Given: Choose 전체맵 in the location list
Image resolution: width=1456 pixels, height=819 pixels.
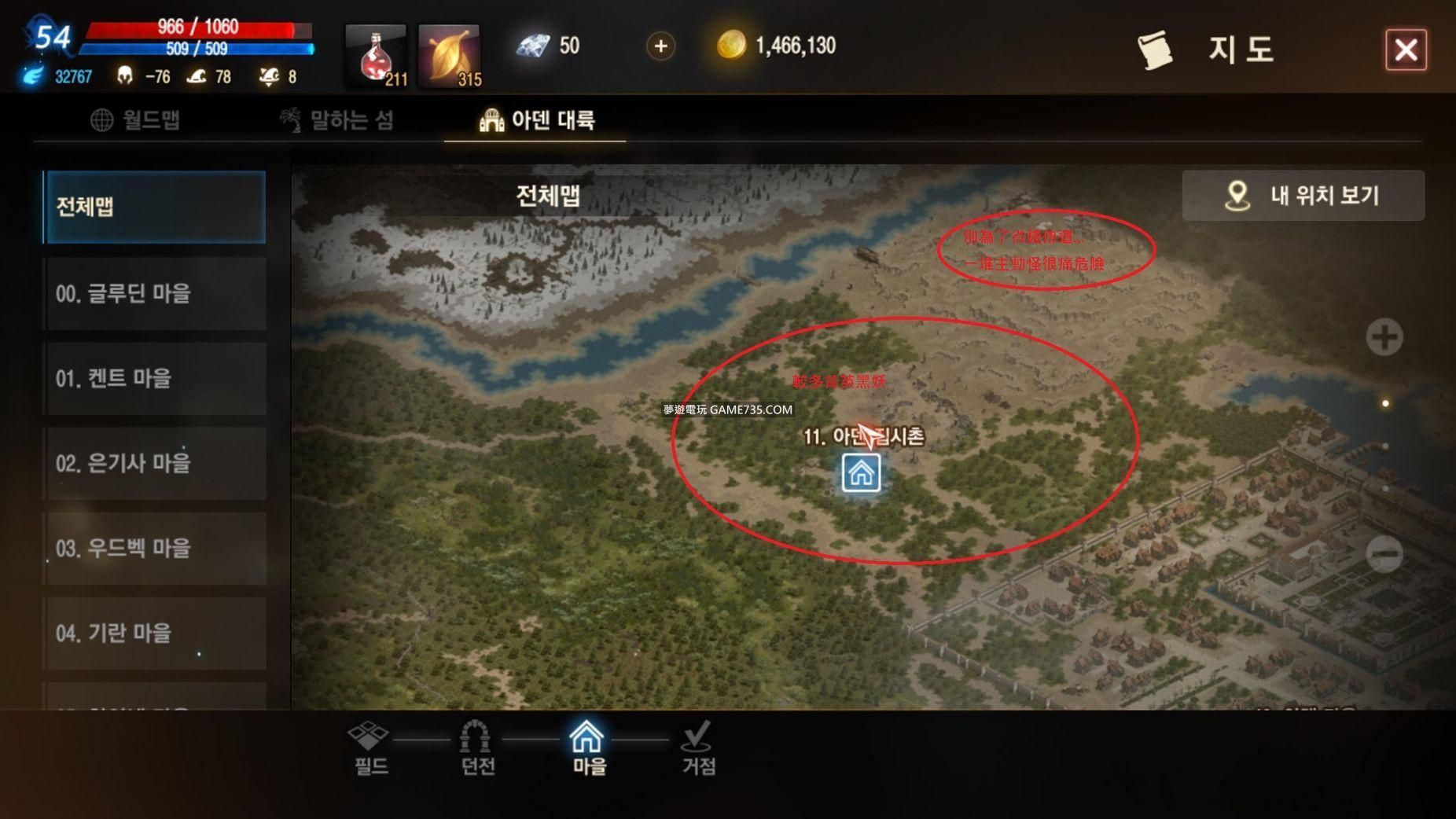Looking at the screenshot, I should click(x=154, y=207).
